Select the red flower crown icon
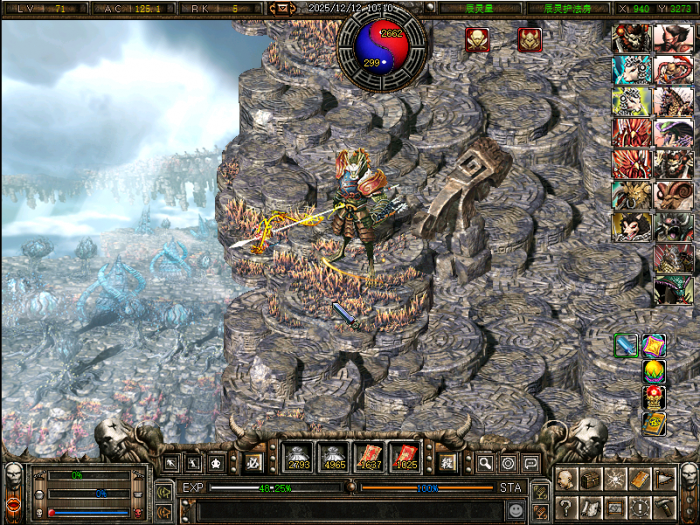This screenshot has width=700, height=525. [654, 397]
